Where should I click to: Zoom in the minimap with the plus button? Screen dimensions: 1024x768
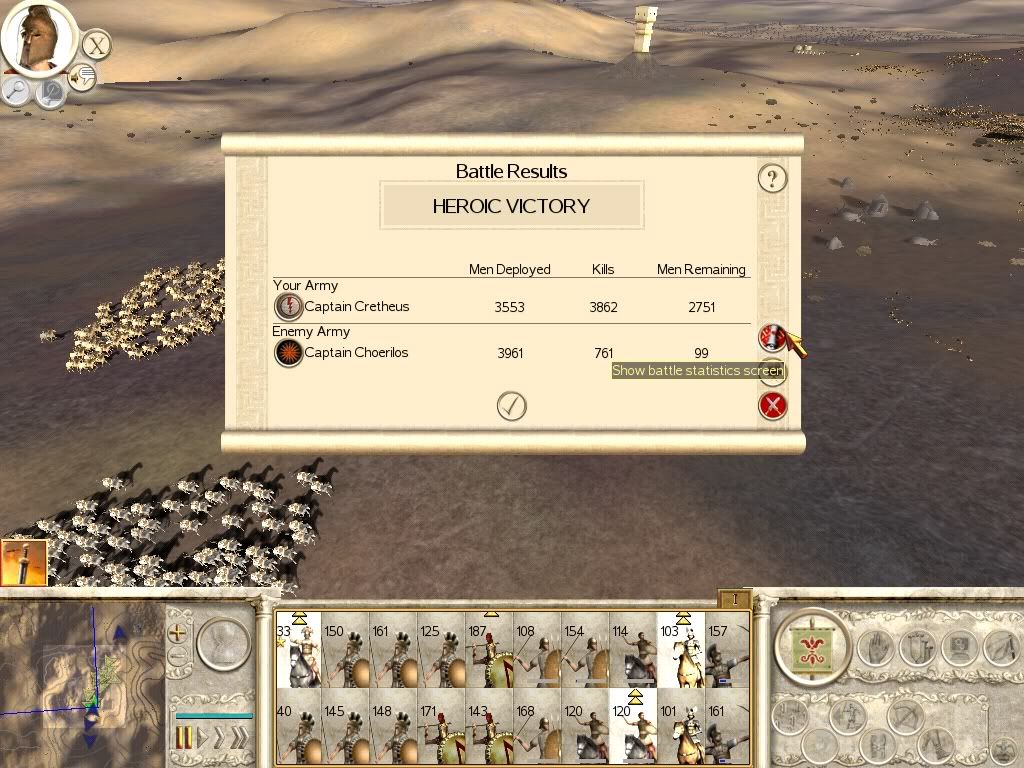coord(178,633)
